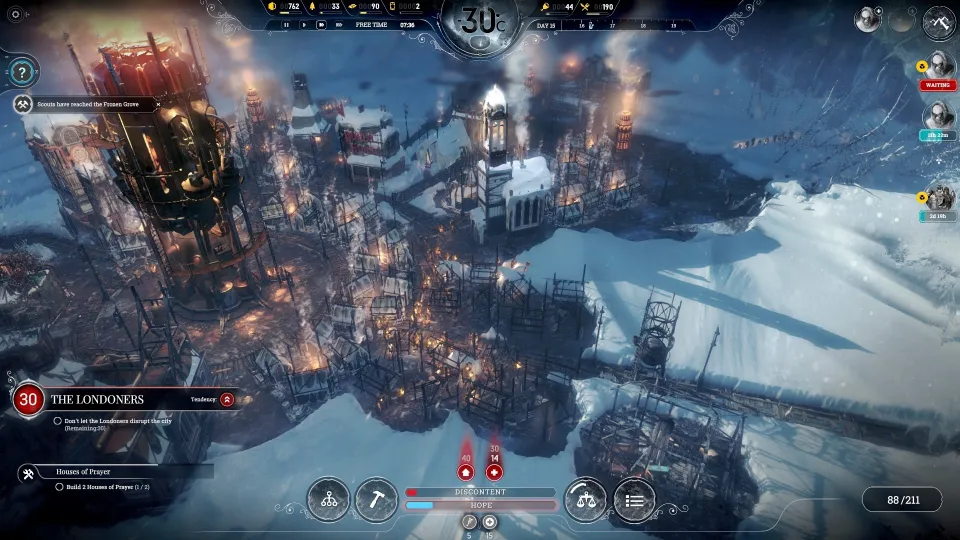
Task: Open the construction hammer menu
Action: click(x=377, y=499)
